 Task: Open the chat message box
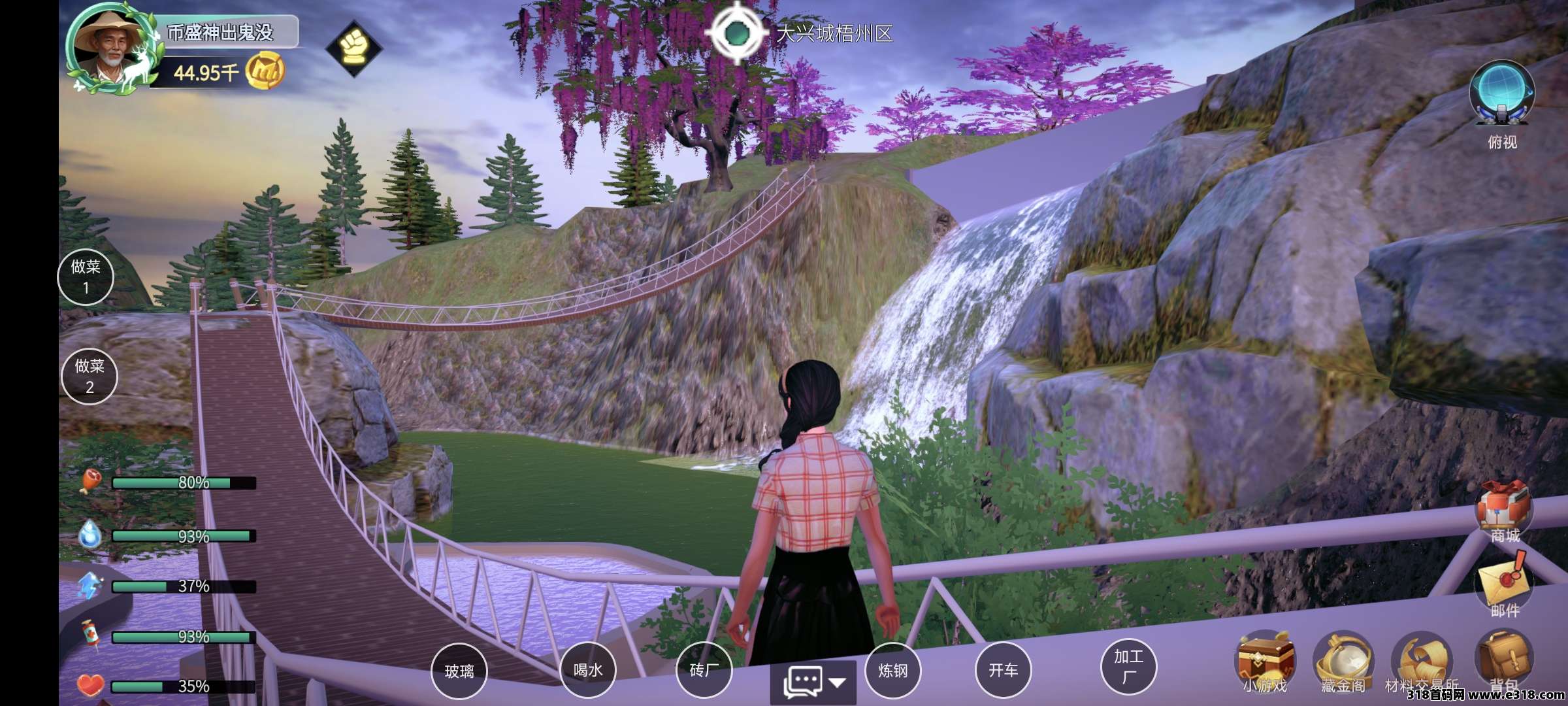click(x=803, y=682)
